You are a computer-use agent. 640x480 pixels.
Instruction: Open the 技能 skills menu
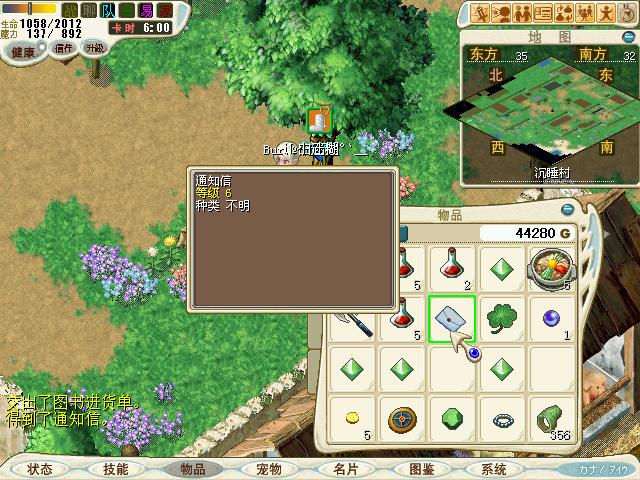115,468
